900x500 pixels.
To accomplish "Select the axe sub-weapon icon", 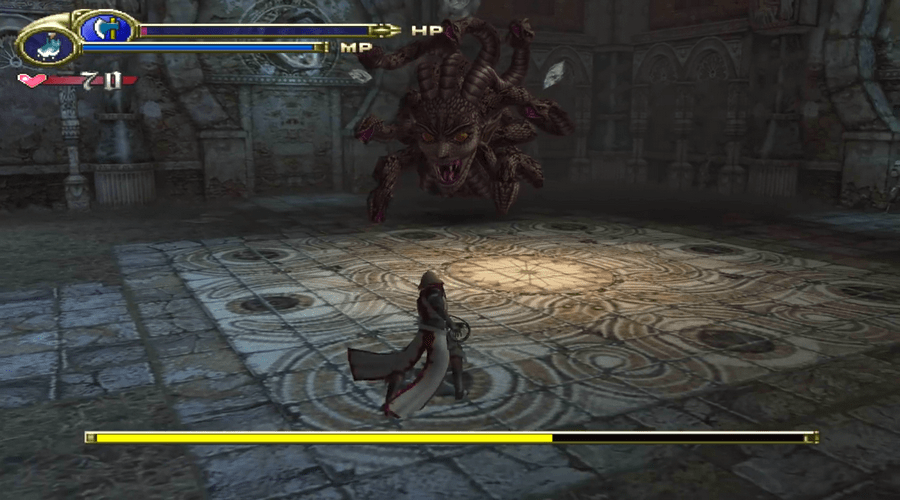I will [x=105, y=26].
